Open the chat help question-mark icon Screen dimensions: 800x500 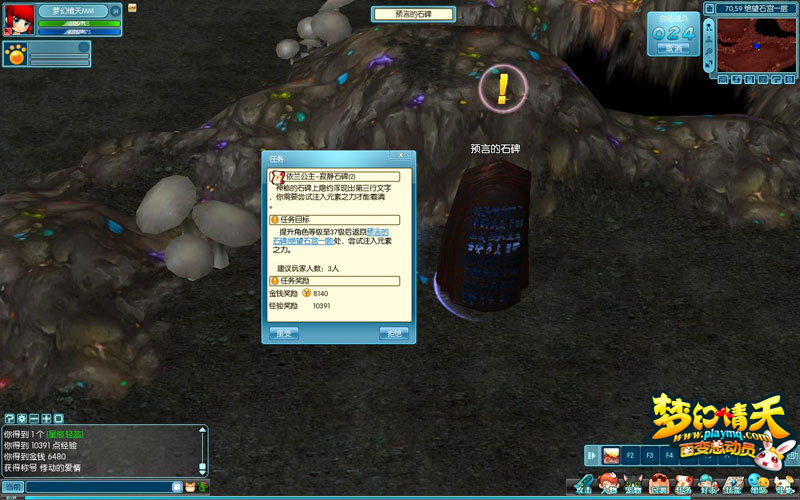(x=9, y=417)
